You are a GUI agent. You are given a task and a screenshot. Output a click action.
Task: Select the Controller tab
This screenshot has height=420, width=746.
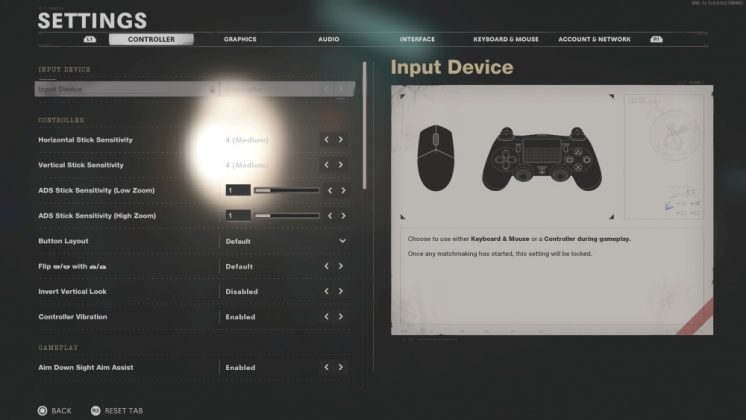tap(151, 39)
